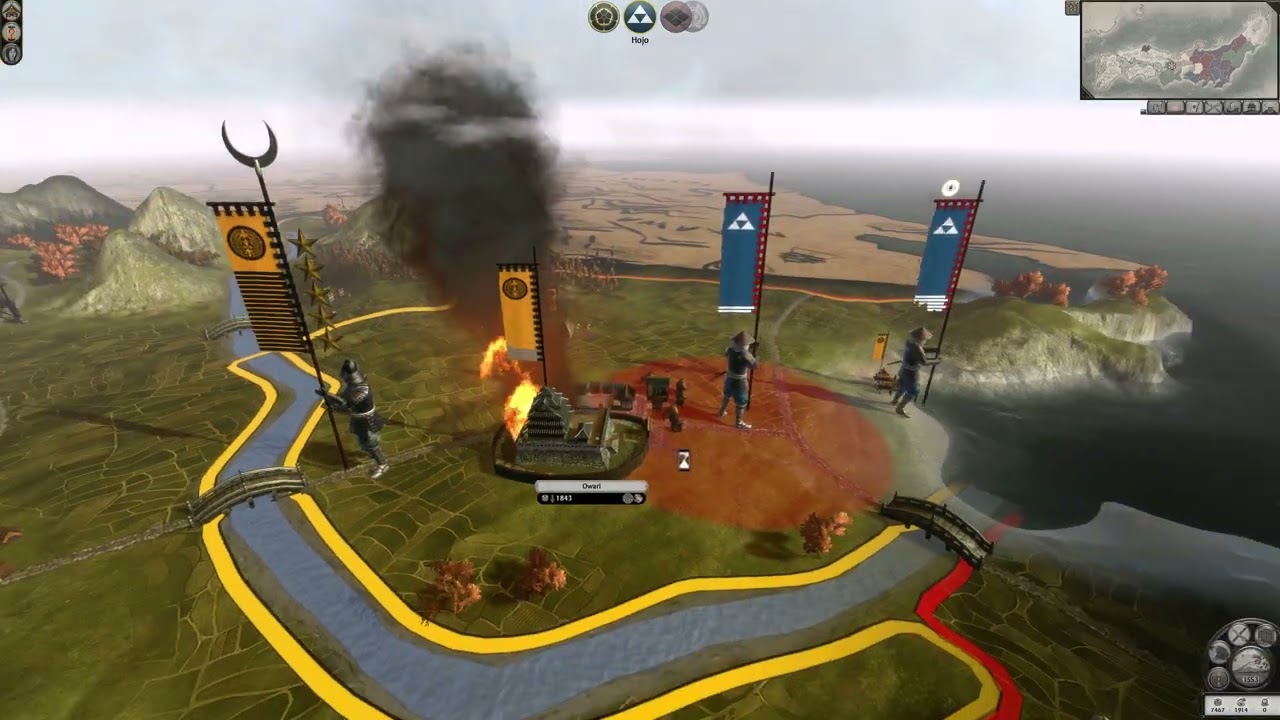1280x720 pixels.
Task: Click the rightmost minimap filter button
Action: 1270,107
